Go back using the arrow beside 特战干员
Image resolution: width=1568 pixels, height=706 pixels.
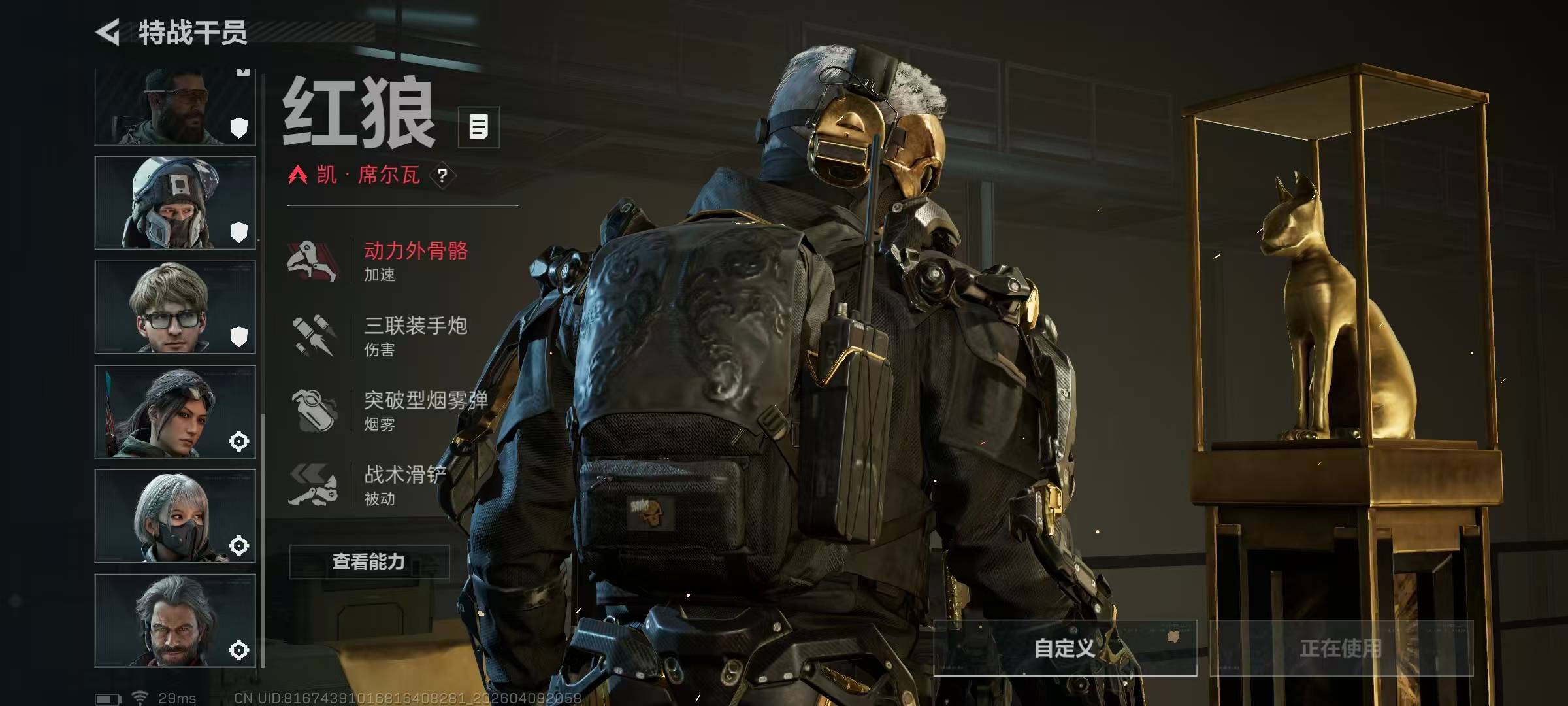pyautogui.click(x=108, y=33)
